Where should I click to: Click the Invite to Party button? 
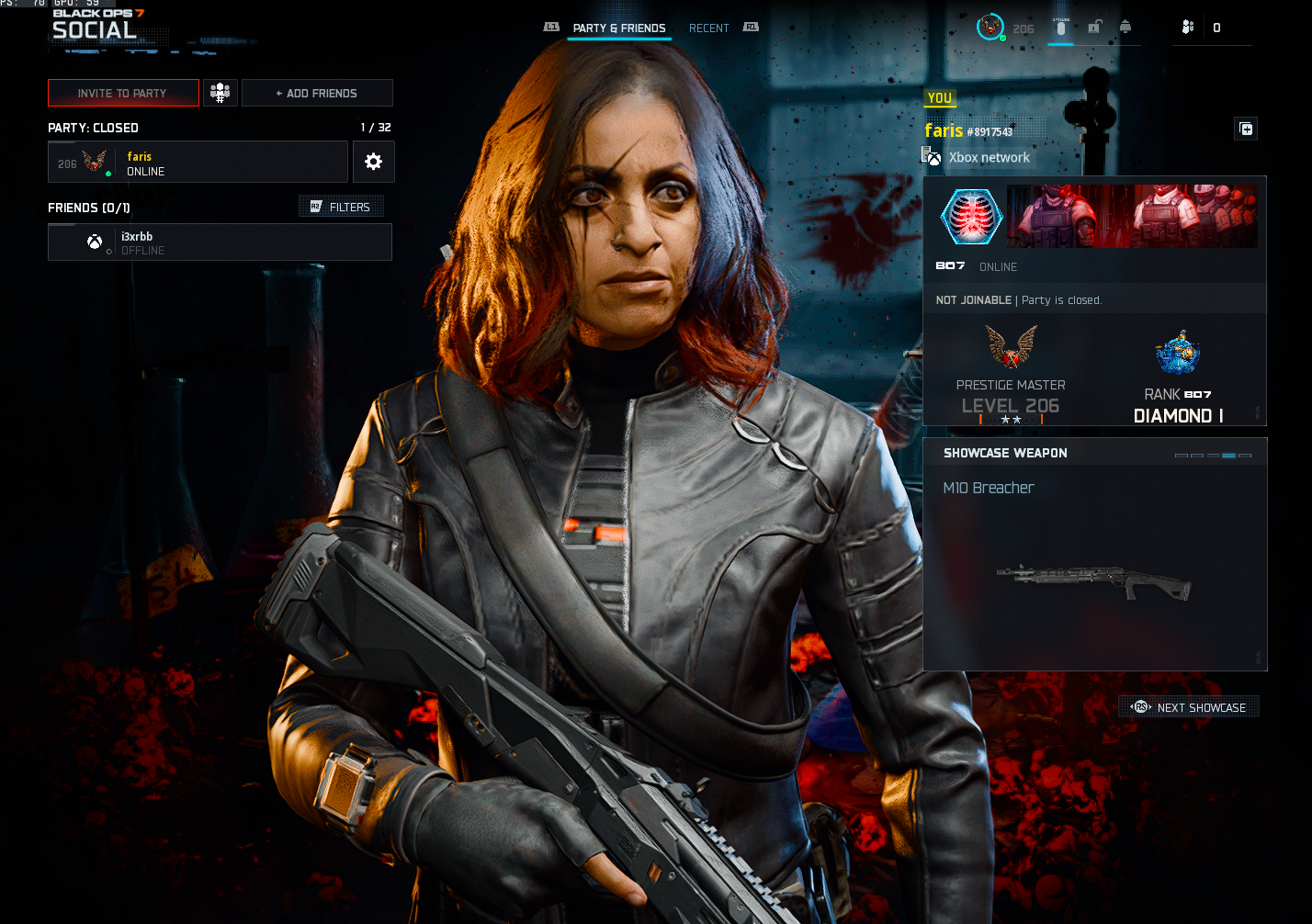123,93
